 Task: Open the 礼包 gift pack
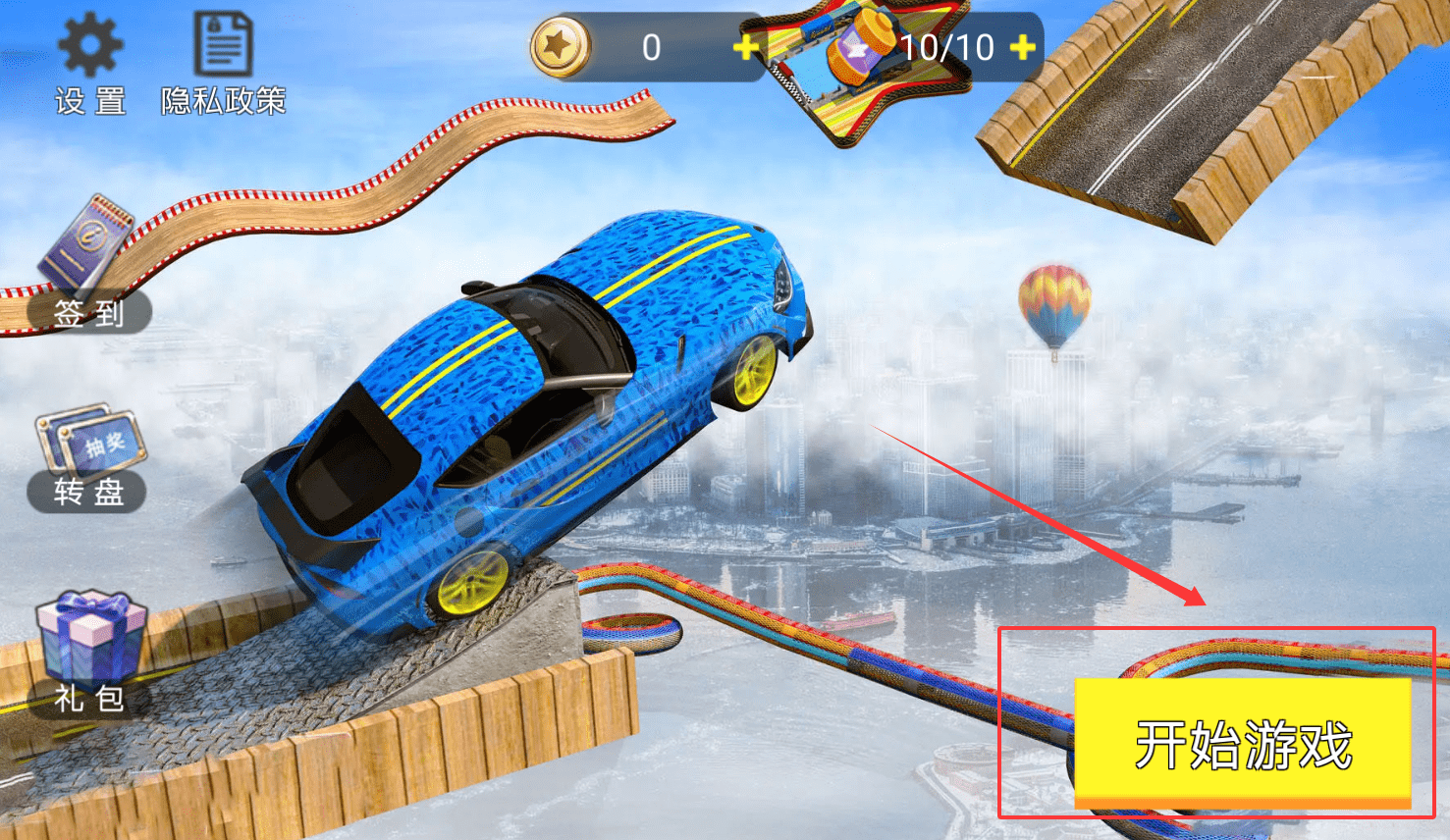[x=89, y=653]
